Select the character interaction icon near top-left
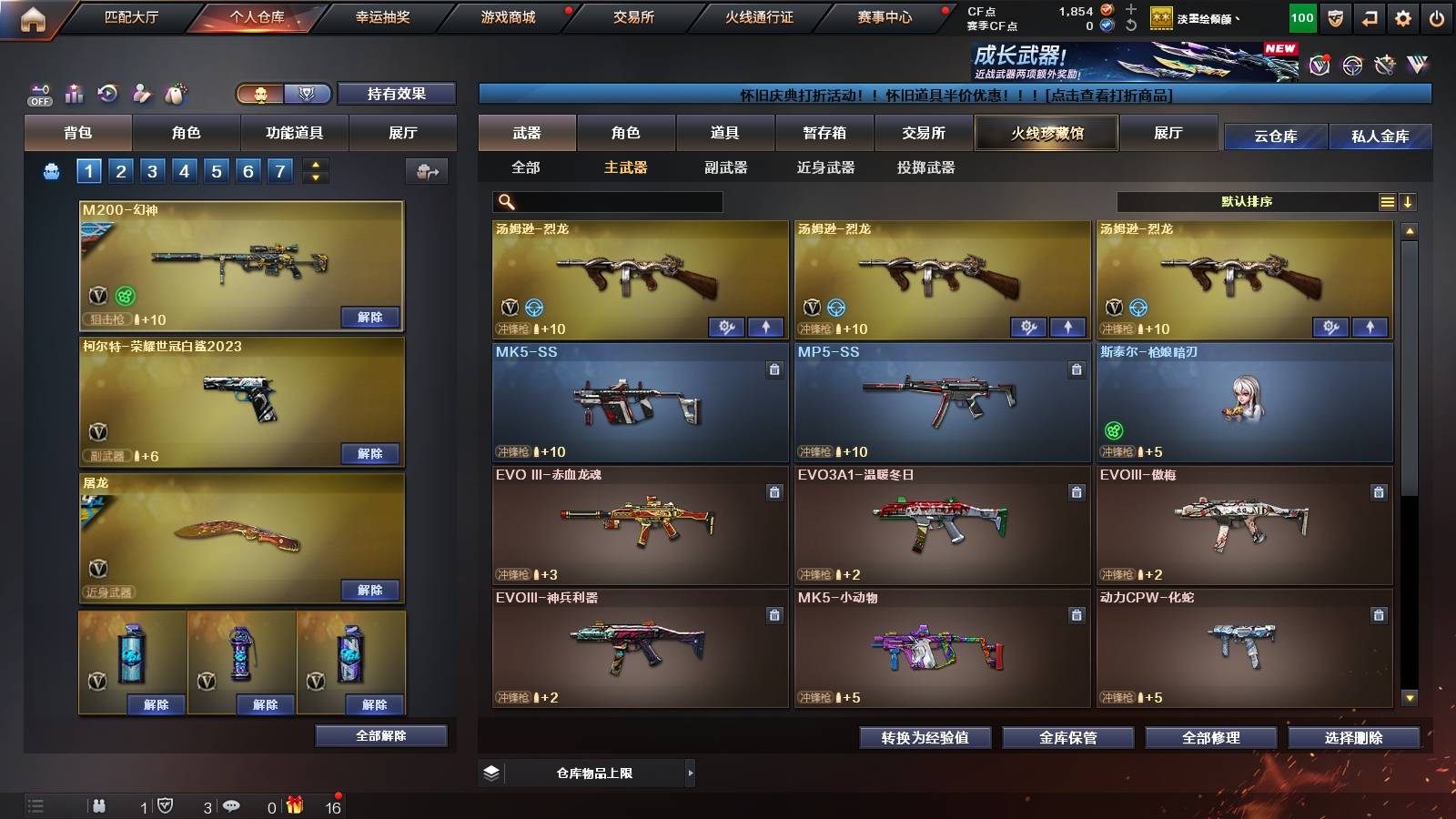Screen dimensions: 1456x819 tap(141, 94)
